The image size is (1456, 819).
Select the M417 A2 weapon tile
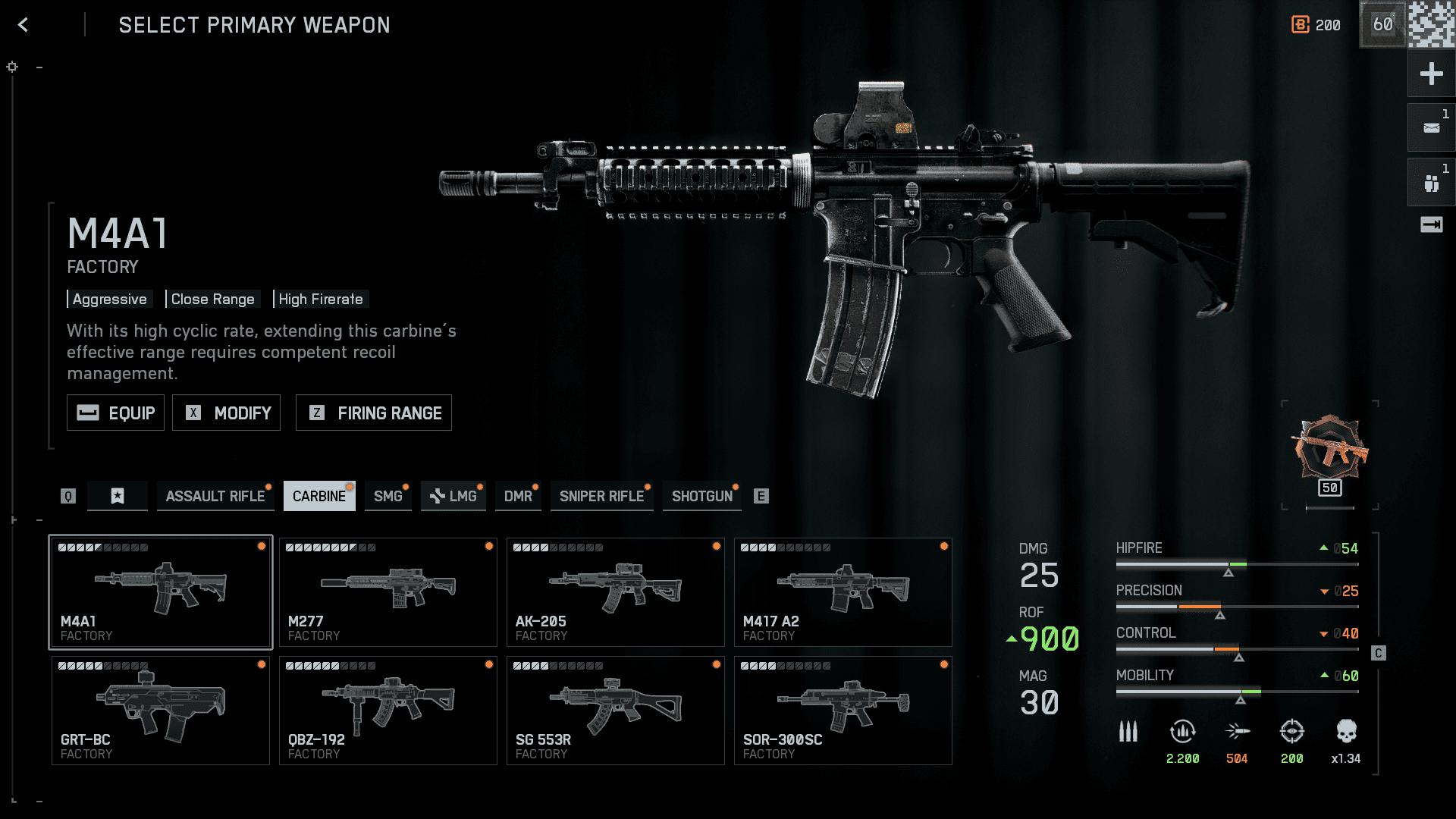tap(843, 592)
